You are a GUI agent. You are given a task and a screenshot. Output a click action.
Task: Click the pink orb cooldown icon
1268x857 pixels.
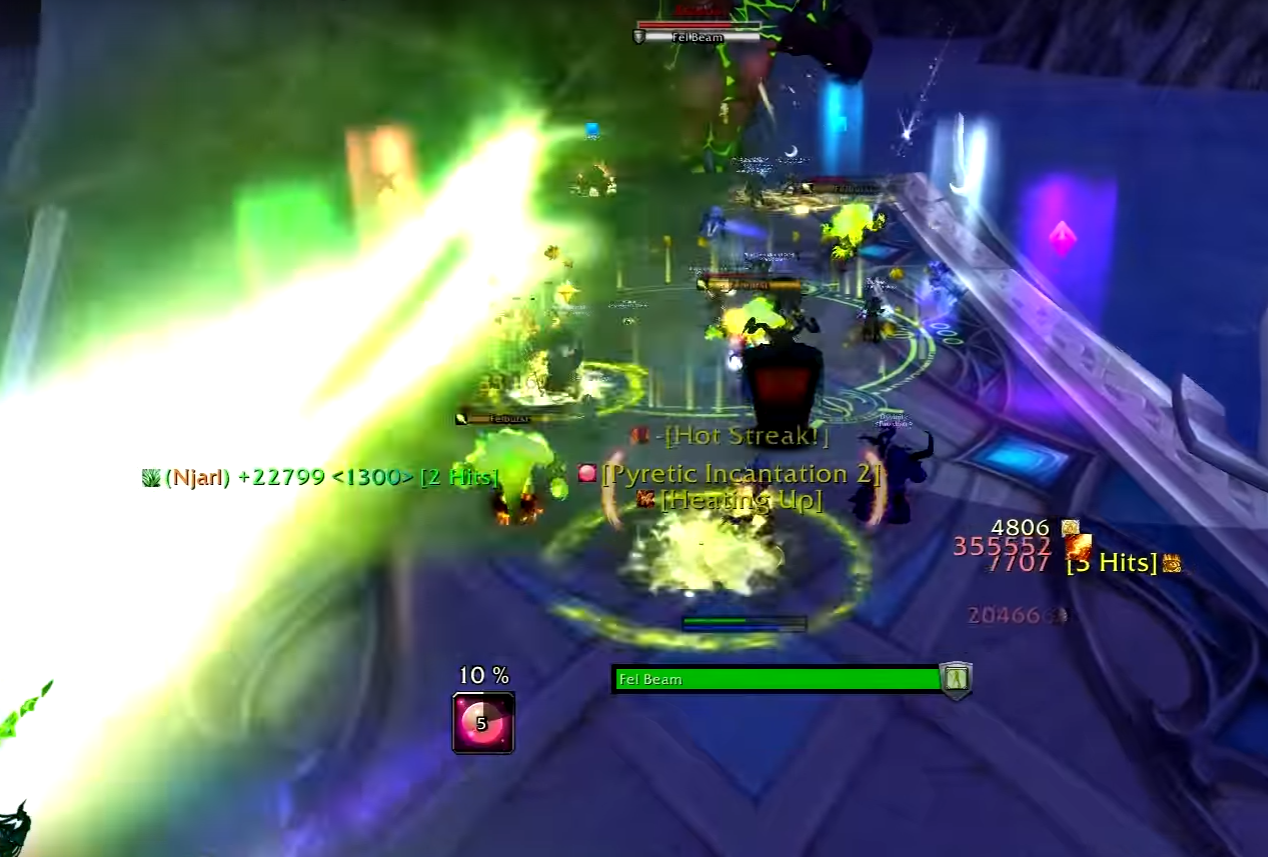(483, 722)
